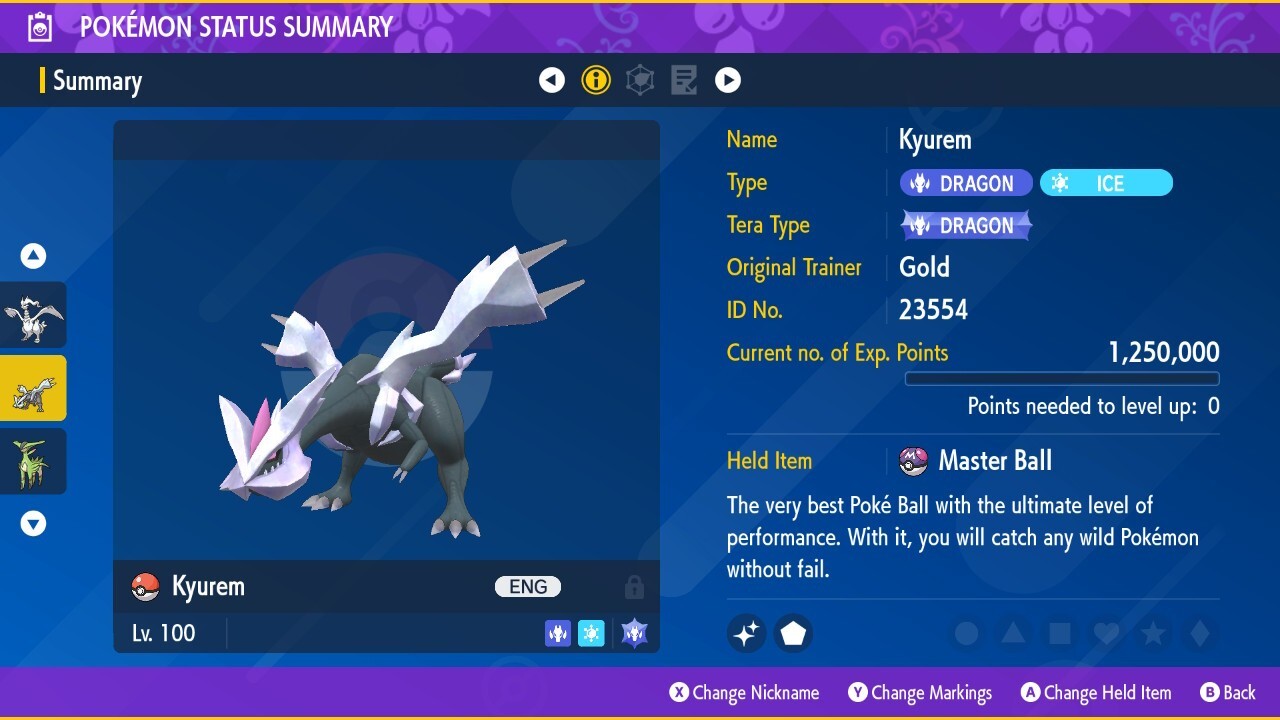
Task: Click the up arrow above the party list
Action: point(33,255)
